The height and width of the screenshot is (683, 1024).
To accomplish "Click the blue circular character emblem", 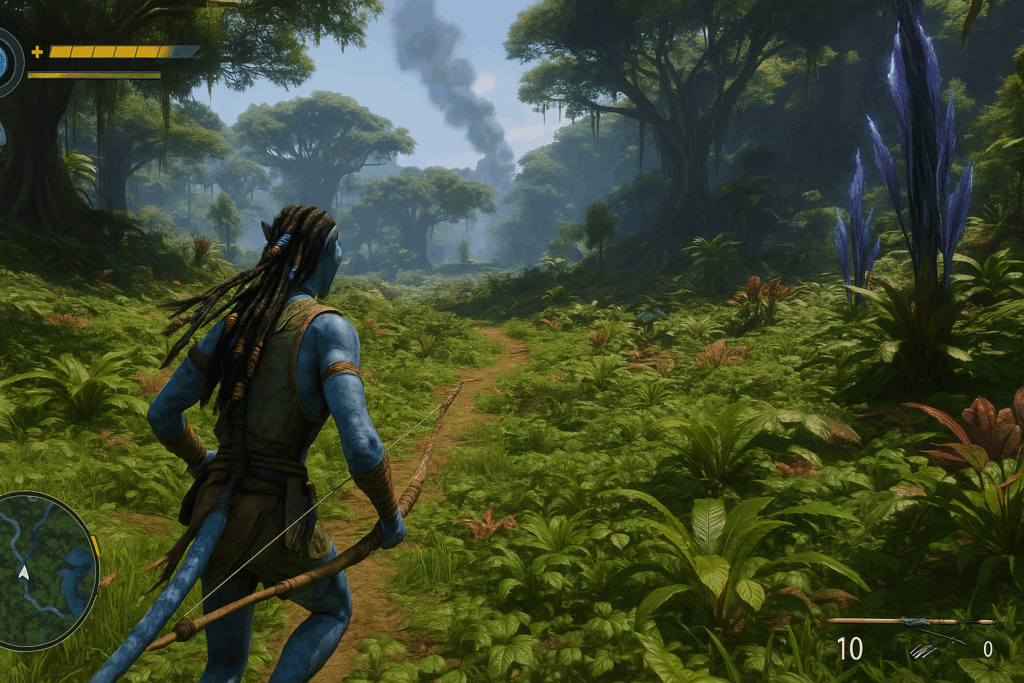I will coord(6,62).
